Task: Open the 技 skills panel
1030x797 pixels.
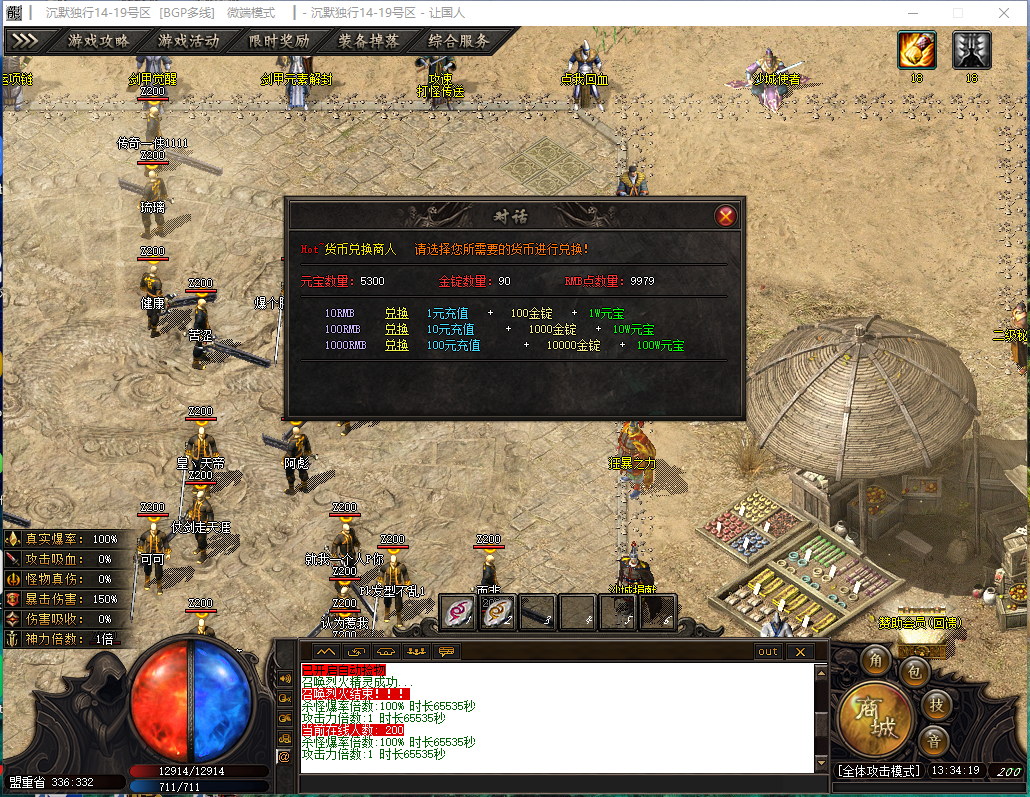Action: 936,704
